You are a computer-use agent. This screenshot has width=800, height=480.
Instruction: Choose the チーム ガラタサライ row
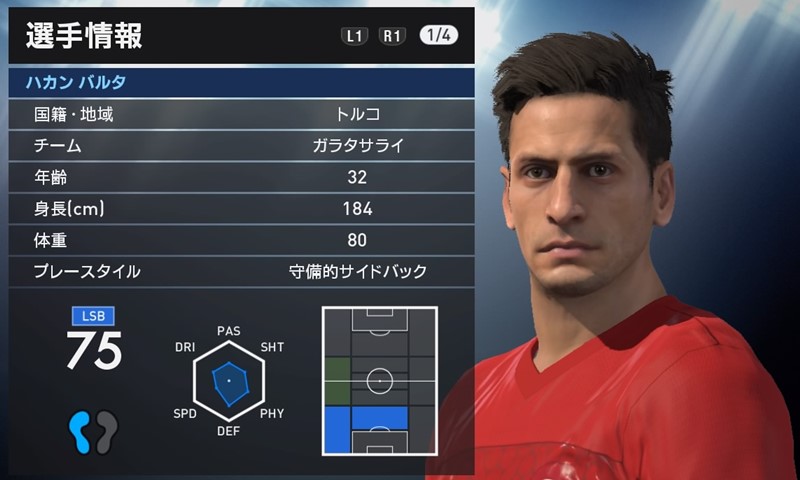pyautogui.click(x=240, y=146)
